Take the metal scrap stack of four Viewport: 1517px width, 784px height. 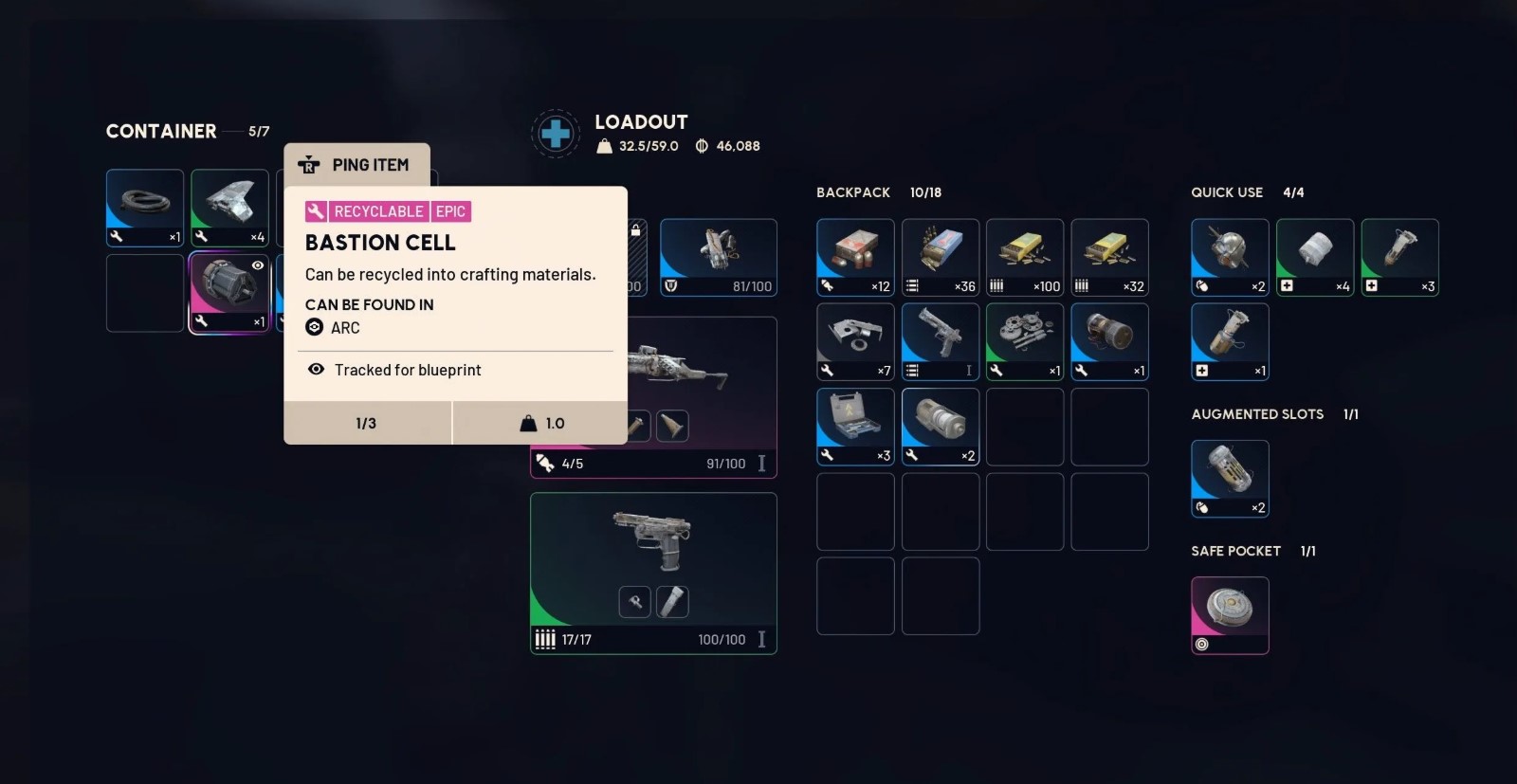(229, 208)
